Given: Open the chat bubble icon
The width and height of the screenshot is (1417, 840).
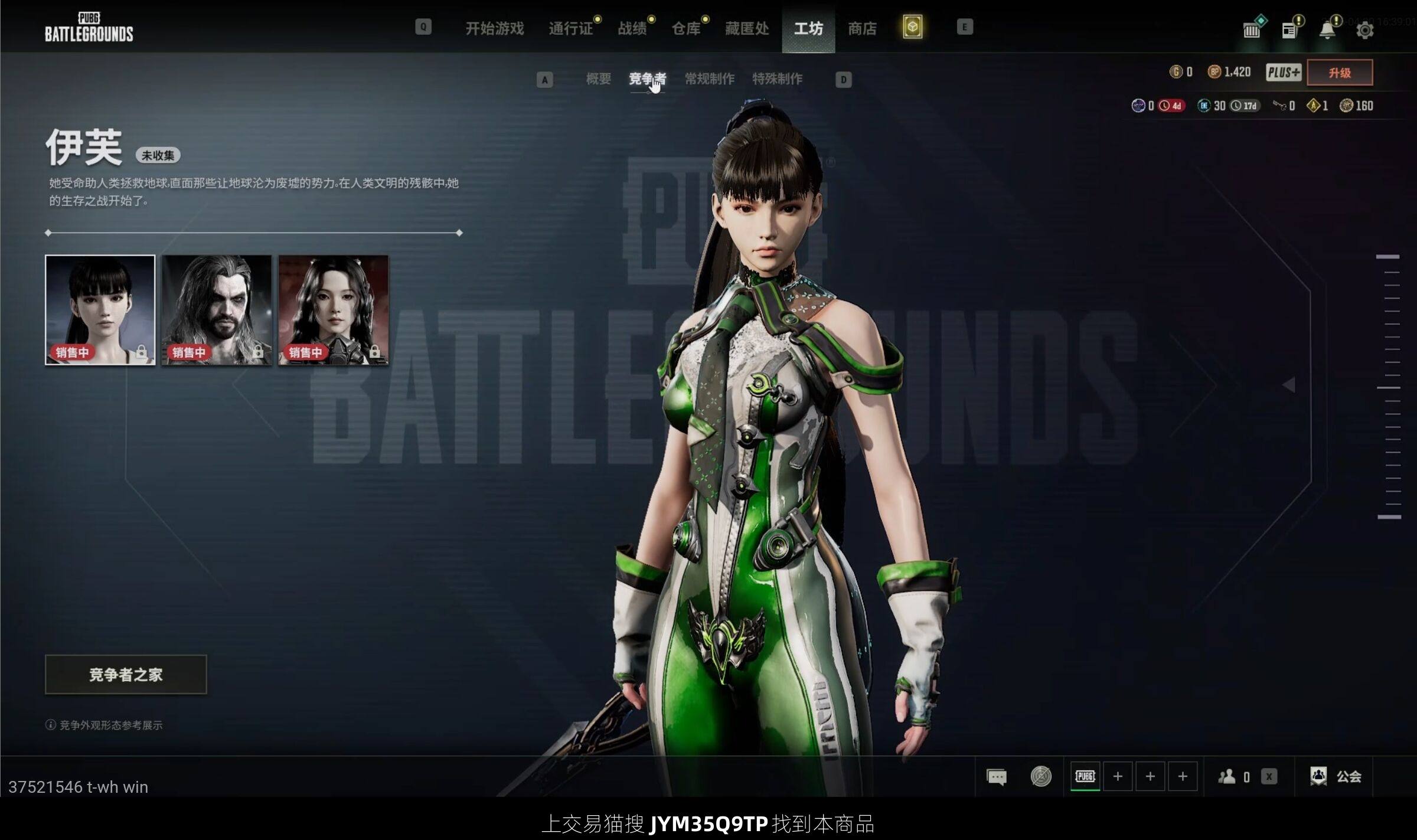Looking at the screenshot, I should (x=997, y=777).
